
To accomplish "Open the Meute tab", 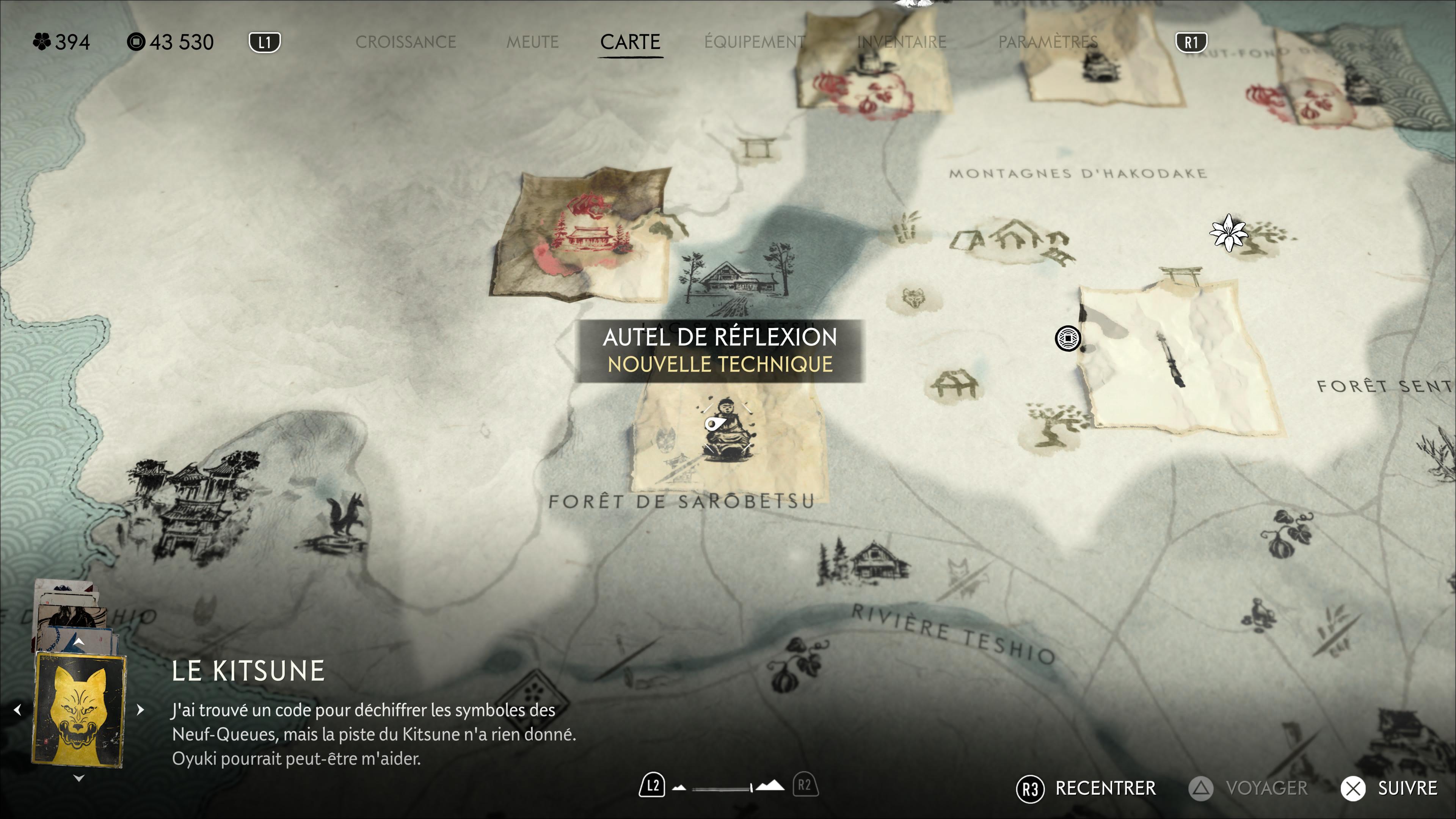I will (x=532, y=42).
